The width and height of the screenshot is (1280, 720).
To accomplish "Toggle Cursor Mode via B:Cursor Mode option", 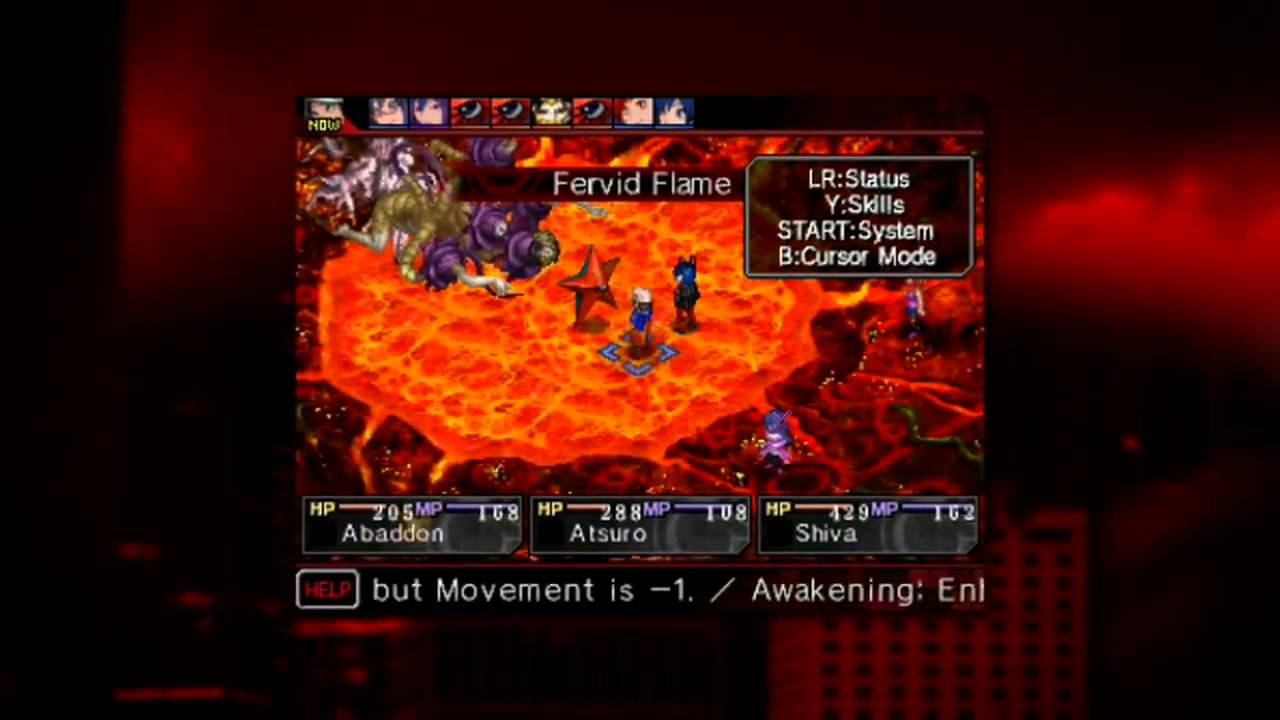I will click(856, 257).
